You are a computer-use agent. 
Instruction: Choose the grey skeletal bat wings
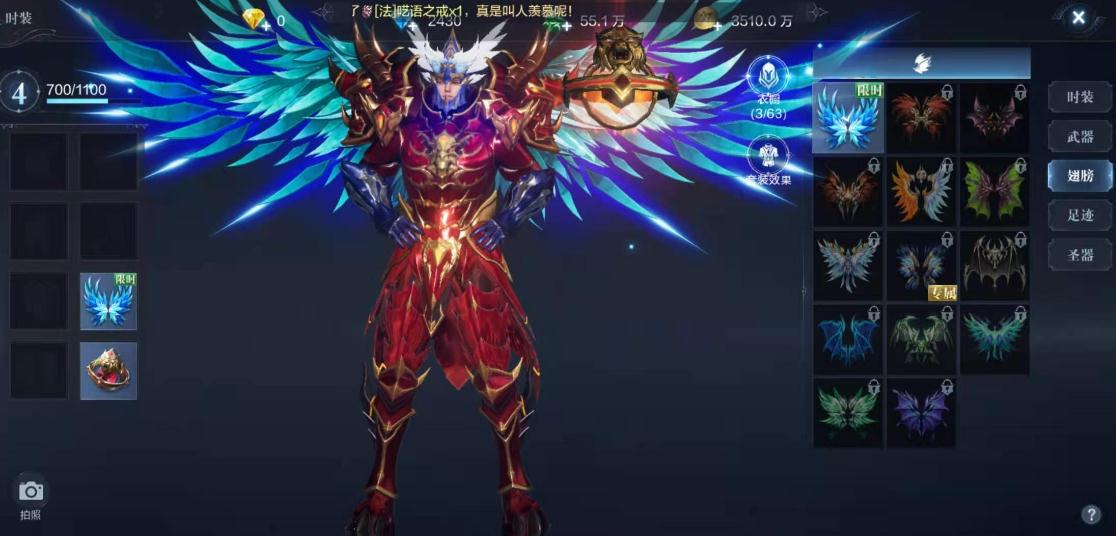click(994, 266)
